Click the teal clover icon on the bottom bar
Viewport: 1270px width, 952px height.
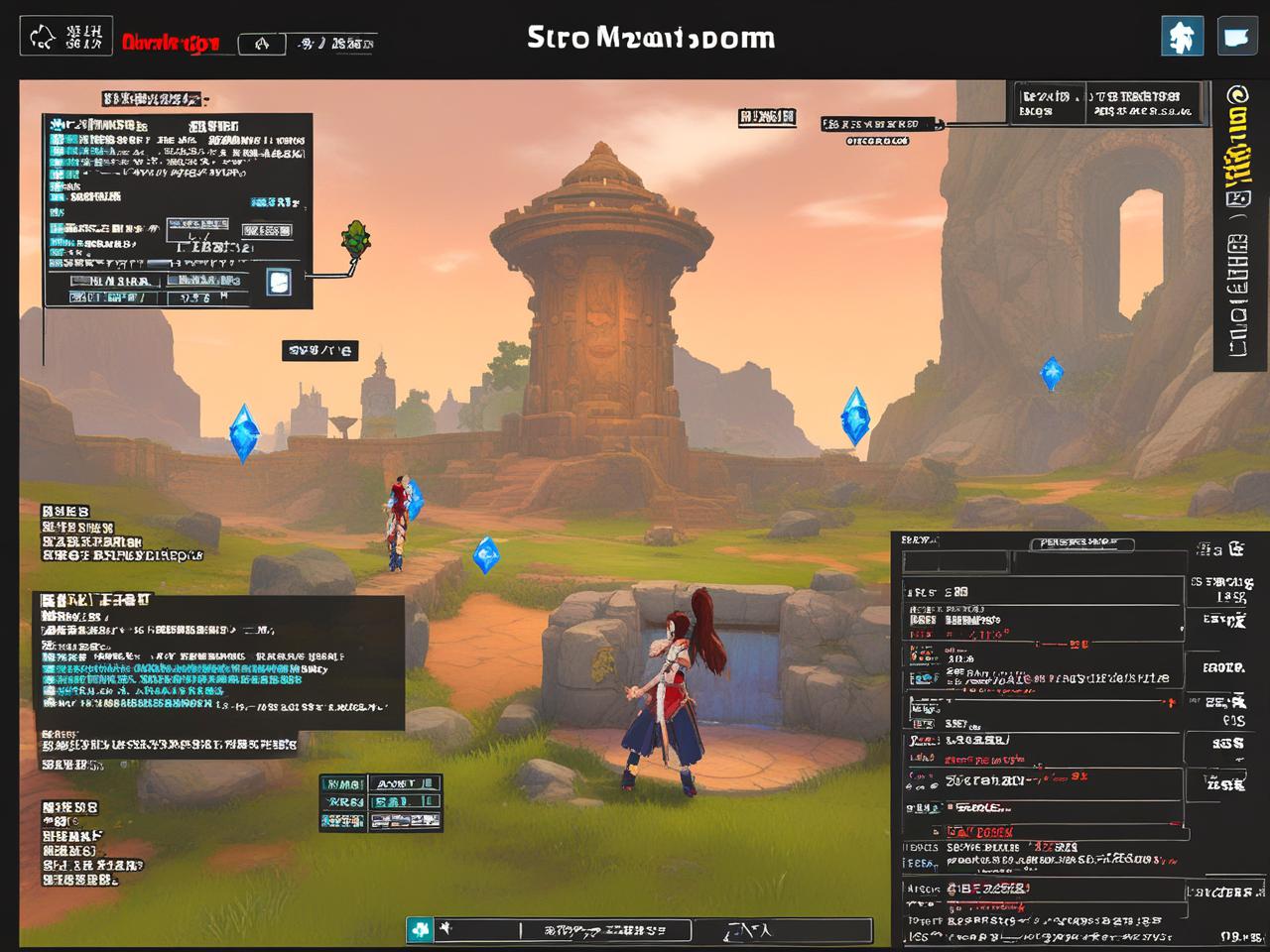pos(421,929)
